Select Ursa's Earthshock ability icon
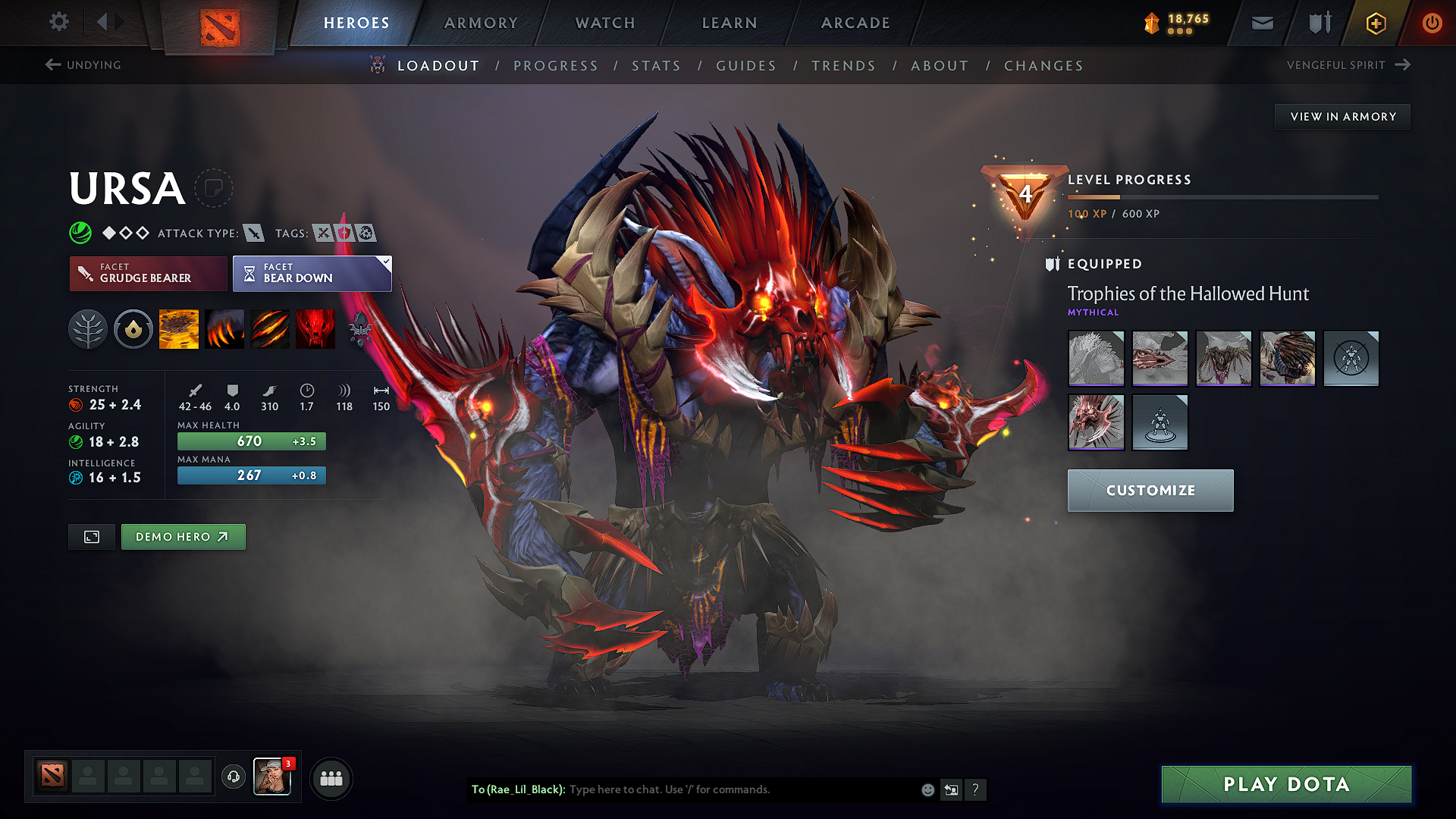The width and height of the screenshot is (1456, 819). [179, 328]
